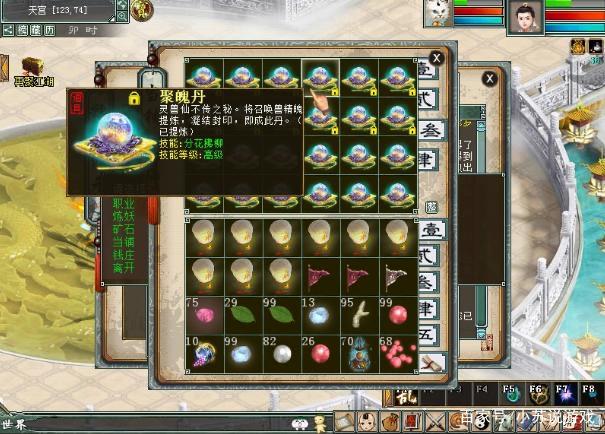Select the 钱庄 bank option
Viewport: 605px width, 434px height.
pyautogui.click(x=123, y=255)
